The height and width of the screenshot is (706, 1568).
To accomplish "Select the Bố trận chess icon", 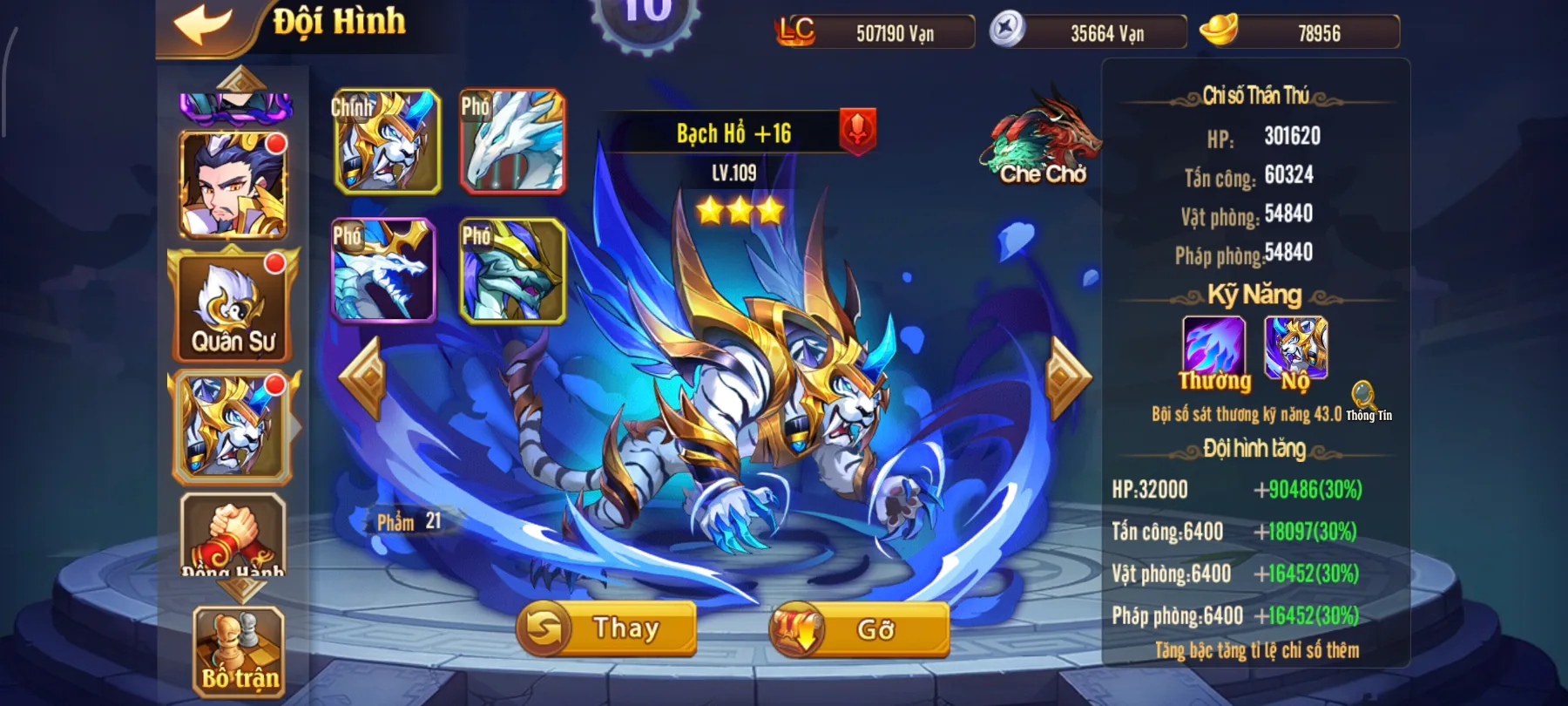I will (x=231, y=649).
